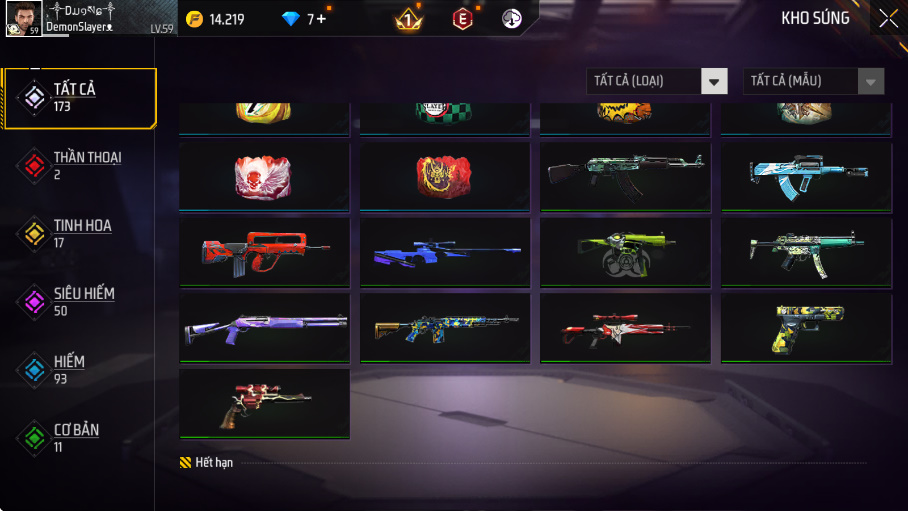The image size is (908, 511).
Task: Select the purple shotgun skin
Action: 264,327
